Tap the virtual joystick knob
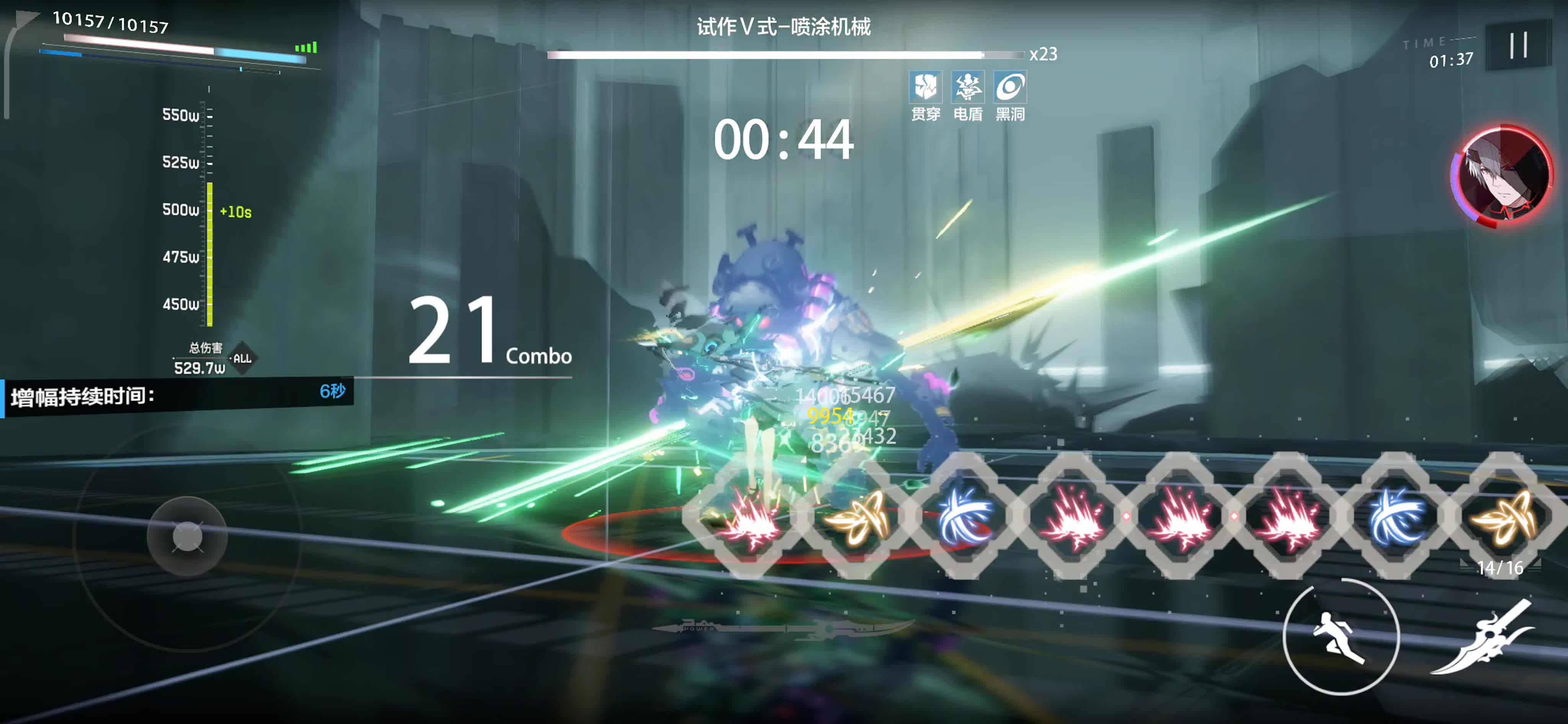The image size is (1568, 724). pos(187,536)
